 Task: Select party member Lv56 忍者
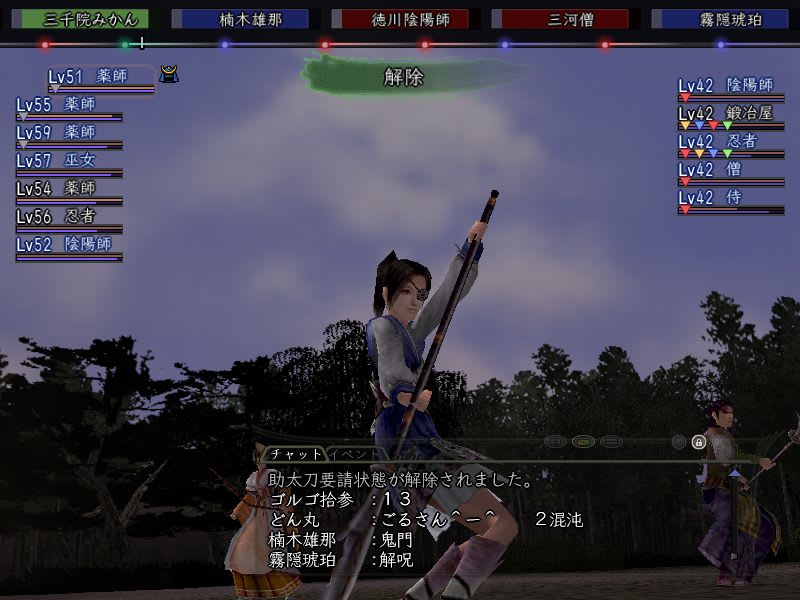68,216
